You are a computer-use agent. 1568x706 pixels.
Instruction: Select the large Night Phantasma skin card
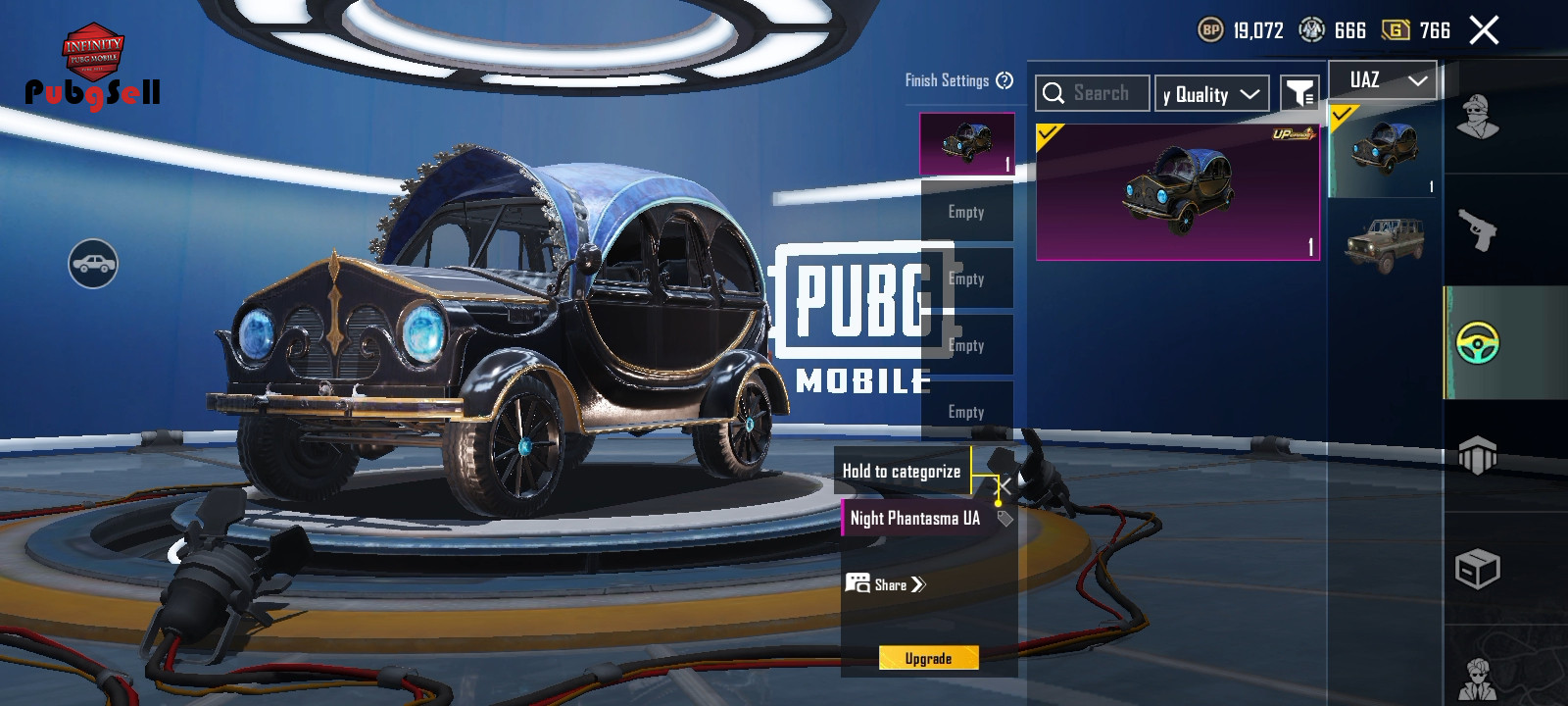(1177, 191)
